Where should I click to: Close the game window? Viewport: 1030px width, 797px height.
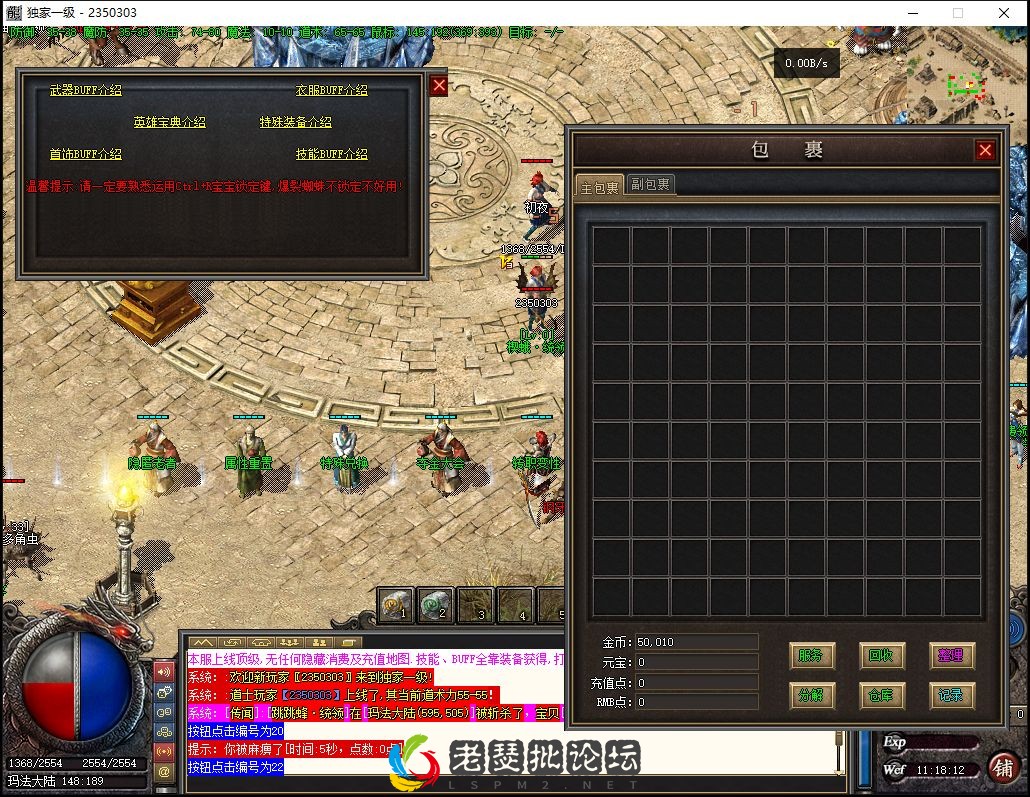[x=1004, y=13]
